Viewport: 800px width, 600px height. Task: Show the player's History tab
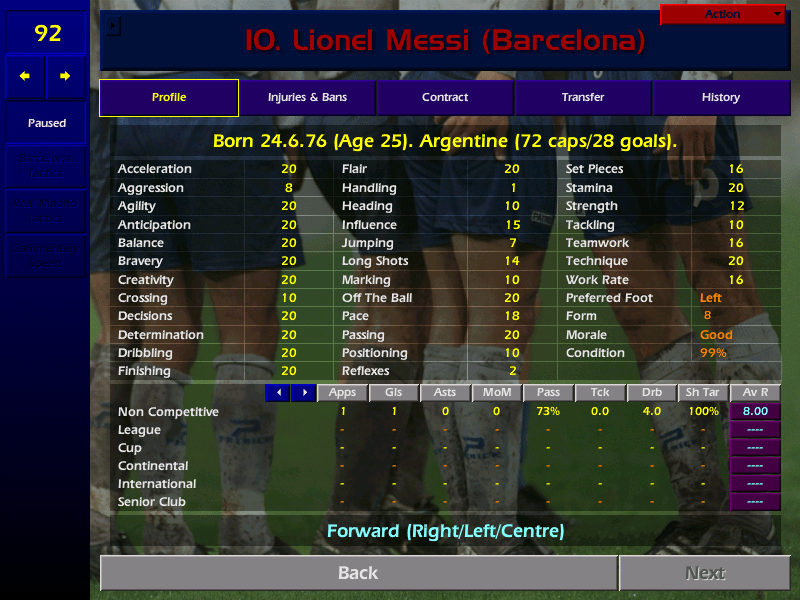pyautogui.click(x=720, y=98)
